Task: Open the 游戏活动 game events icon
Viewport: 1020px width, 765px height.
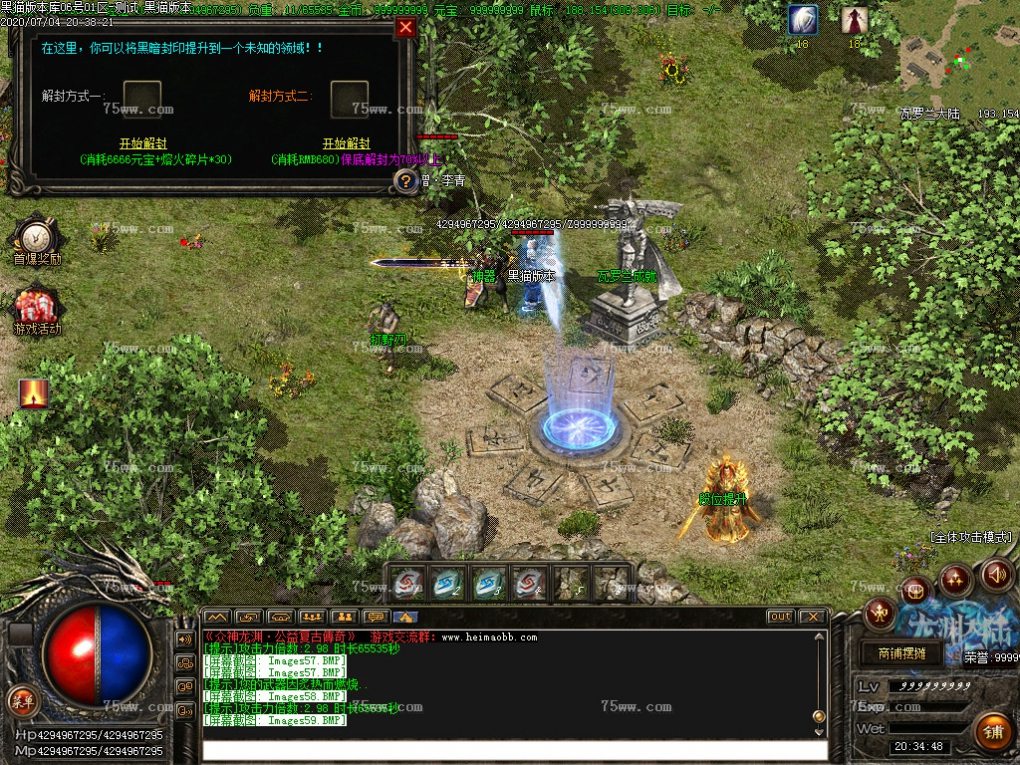Action: click(37, 310)
